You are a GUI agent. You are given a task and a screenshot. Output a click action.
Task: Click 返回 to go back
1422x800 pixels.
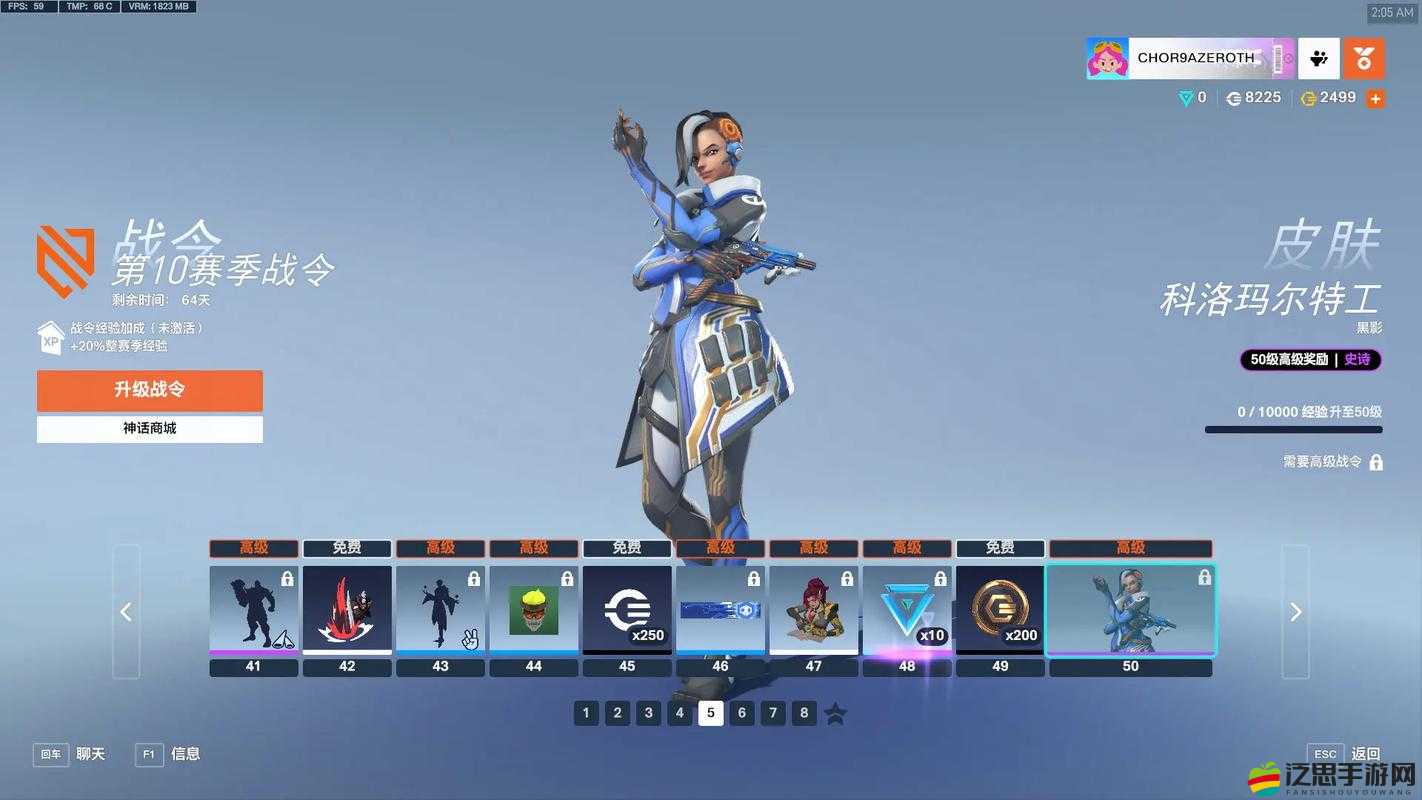coord(1365,754)
